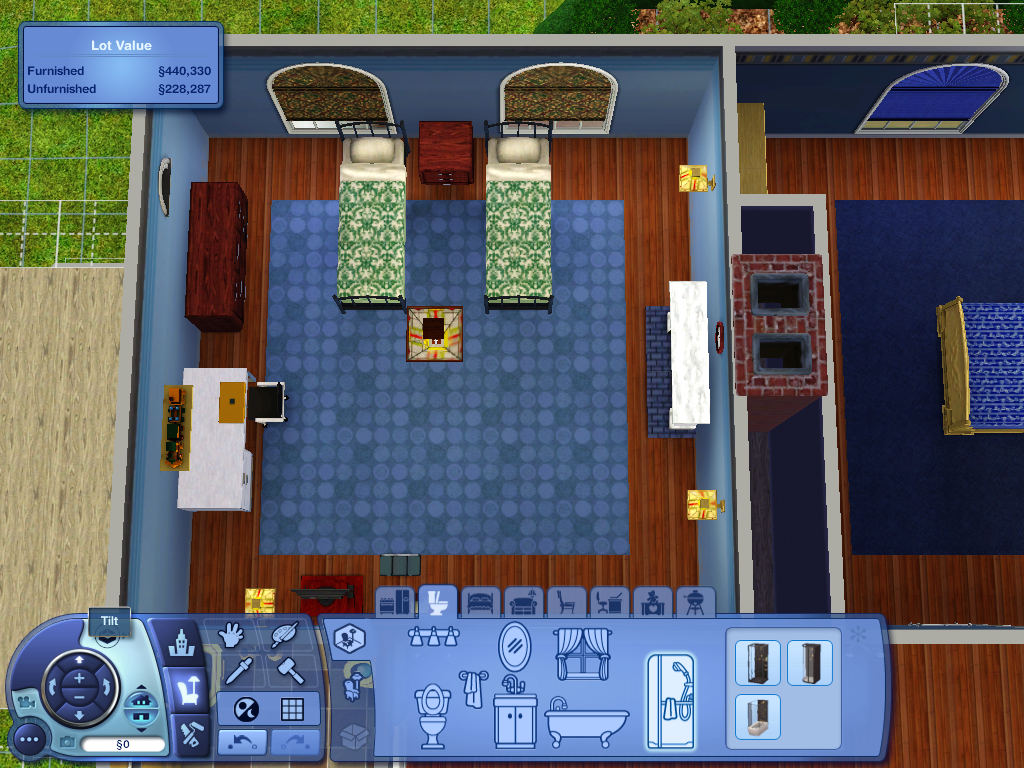Choose the bathtub category icon
This screenshot has height=768, width=1024.
click(x=587, y=720)
